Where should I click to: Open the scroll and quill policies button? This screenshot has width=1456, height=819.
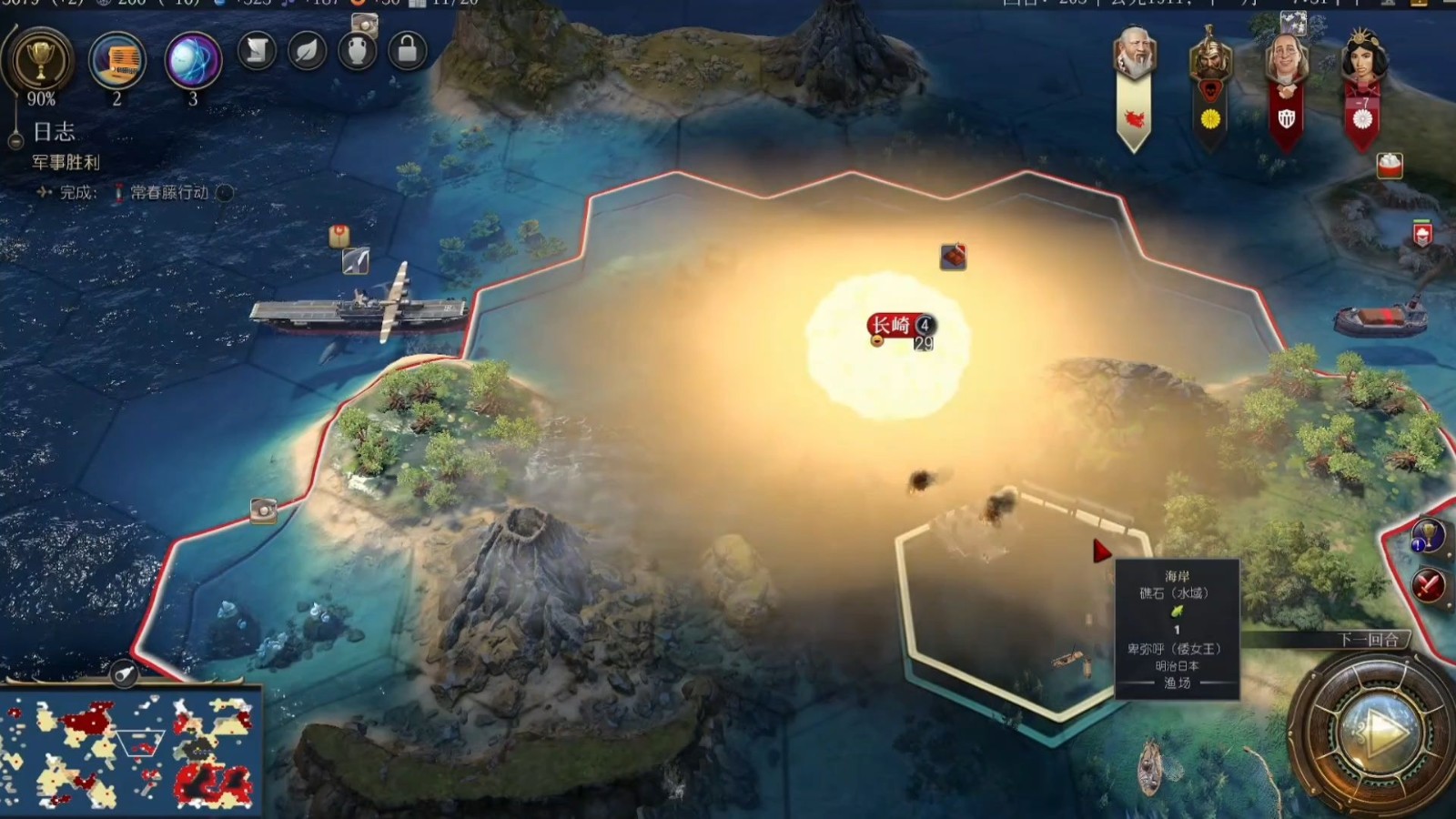point(257,51)
